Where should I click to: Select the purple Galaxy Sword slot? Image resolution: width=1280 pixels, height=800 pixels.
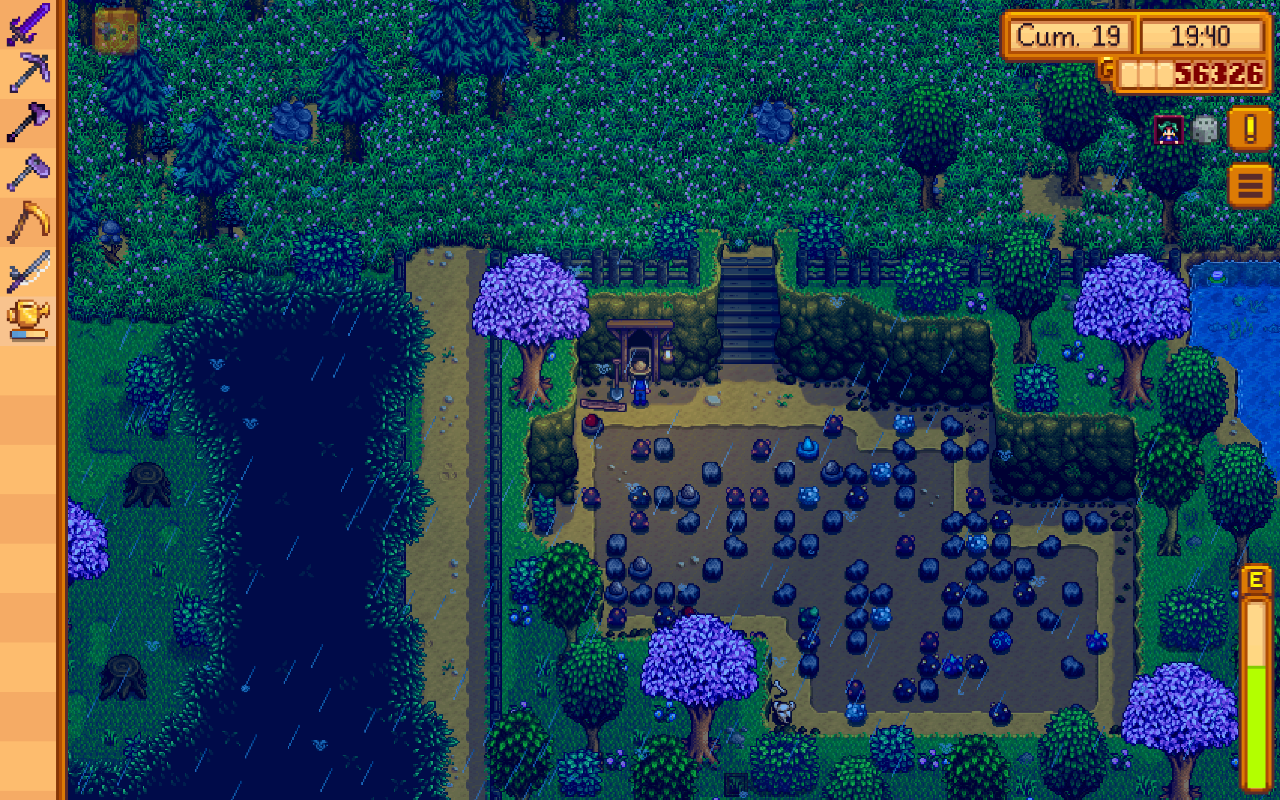(29, 23)
